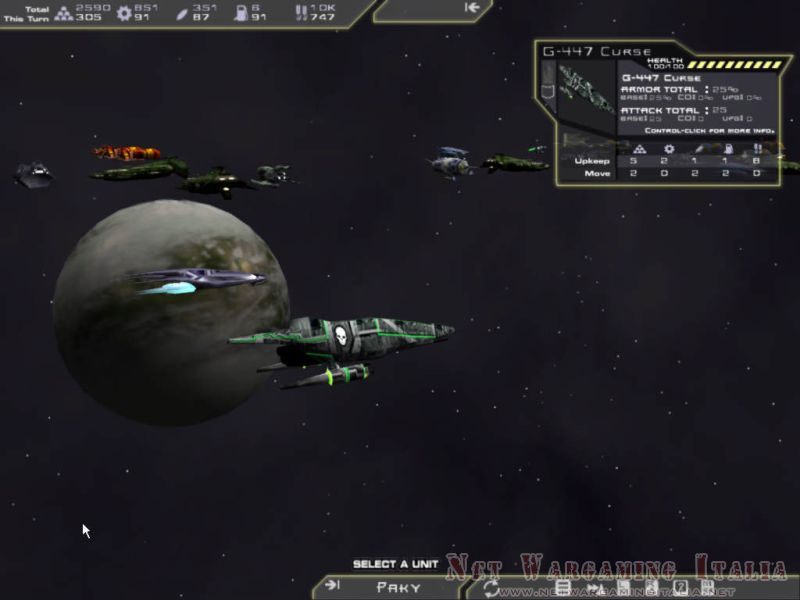
Task: Open the question mark help icon
Action: 680,587
